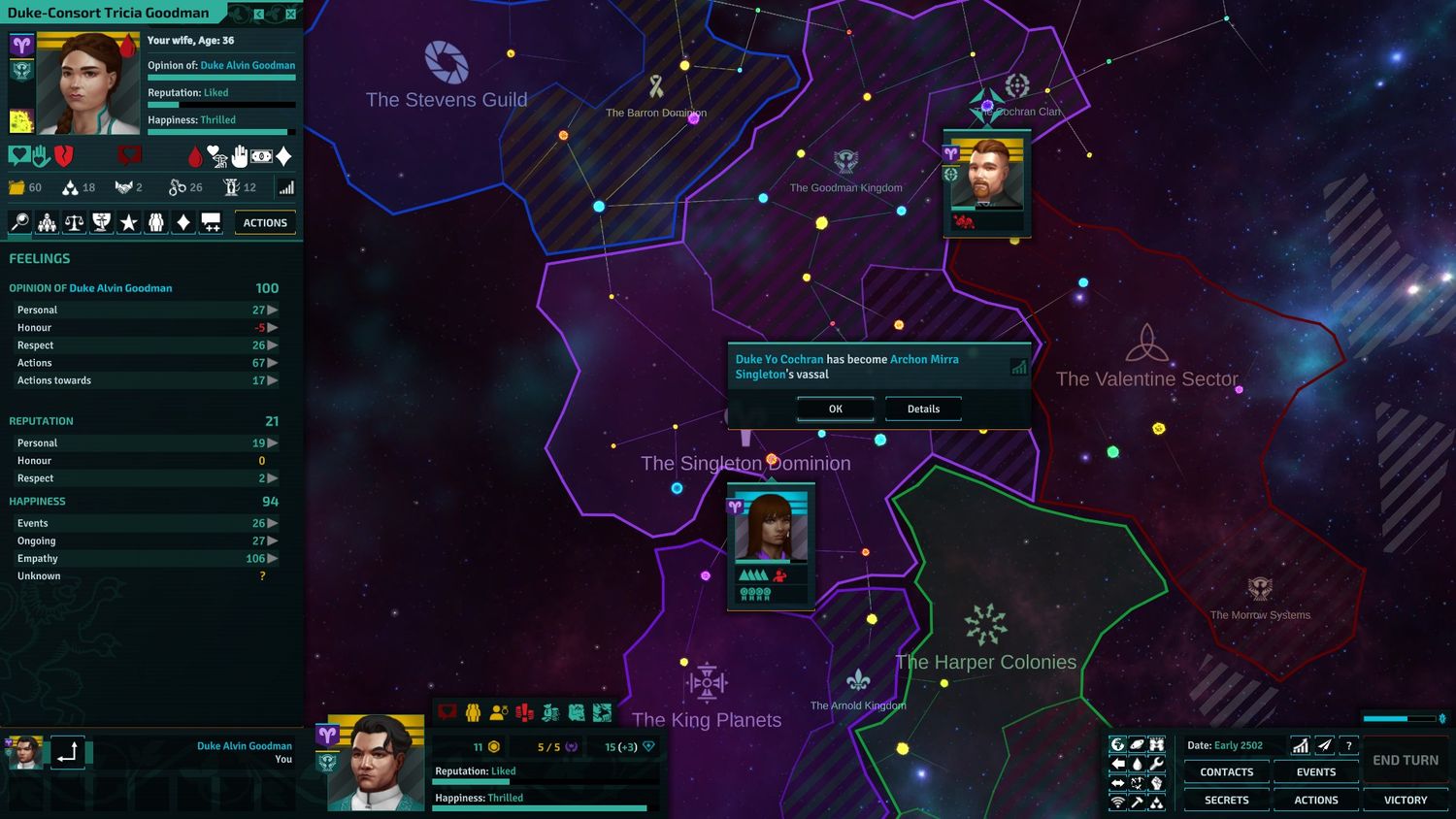Show the Events list
1456x819 pixels.
point(1315,772)
